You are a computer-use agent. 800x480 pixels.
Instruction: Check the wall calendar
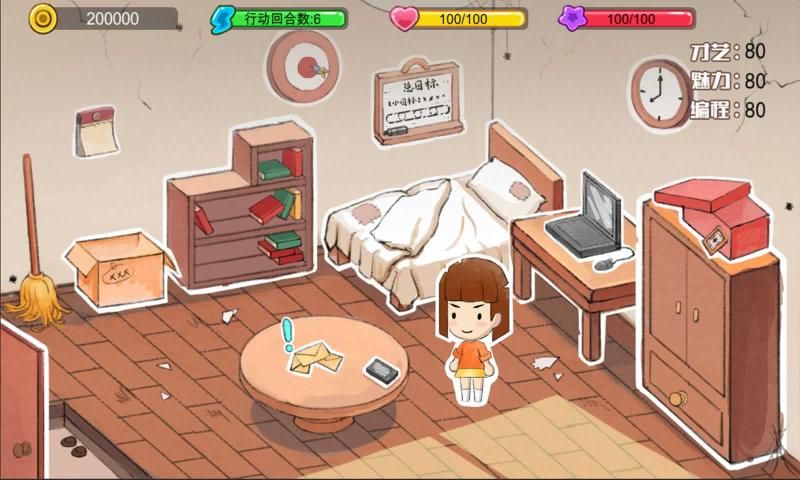coord(96,132)
